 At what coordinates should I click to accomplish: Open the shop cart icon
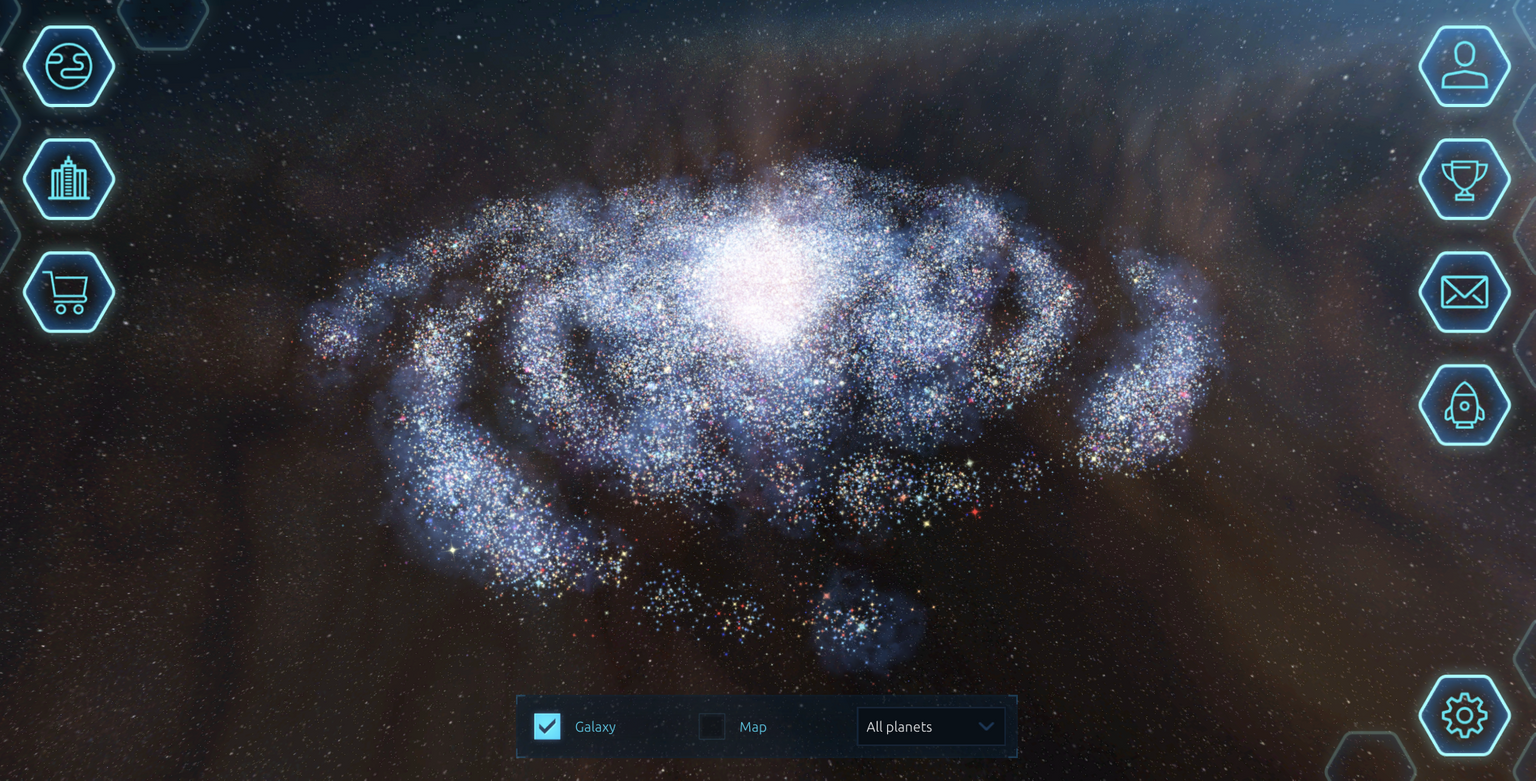click(x=68, y=293)
